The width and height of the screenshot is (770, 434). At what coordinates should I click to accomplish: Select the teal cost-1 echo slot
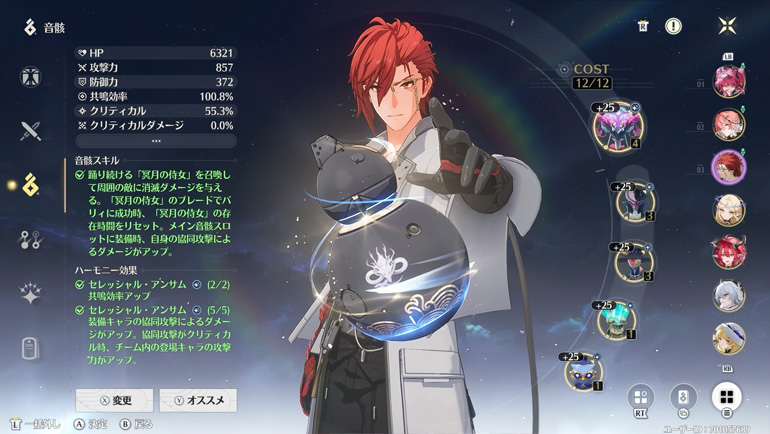pyautogui.click(x=616, y=319)
